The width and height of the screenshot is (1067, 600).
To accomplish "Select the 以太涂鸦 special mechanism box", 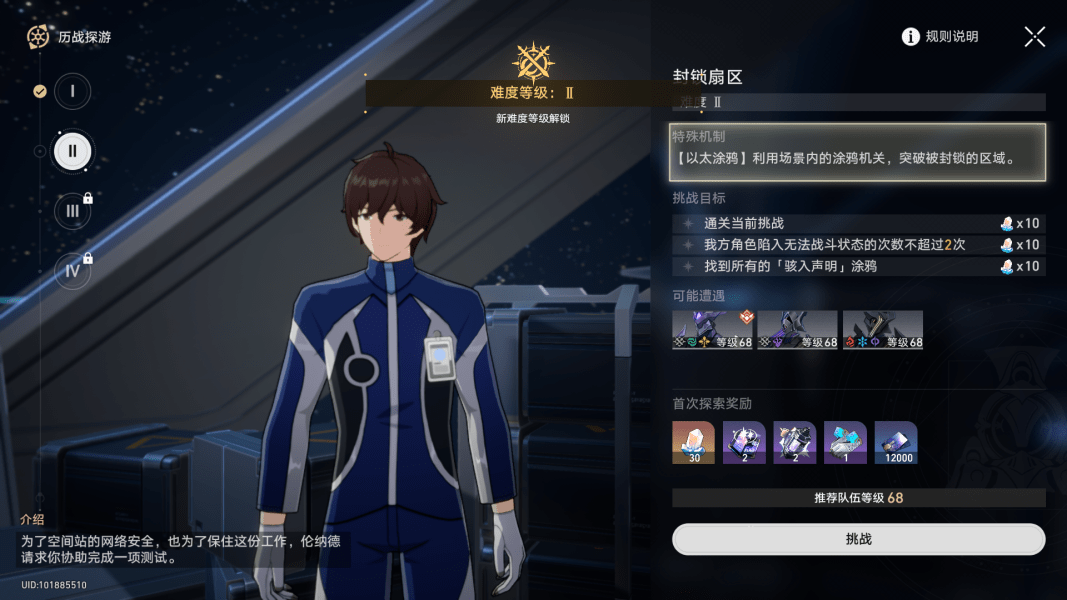I will [857, 152].
